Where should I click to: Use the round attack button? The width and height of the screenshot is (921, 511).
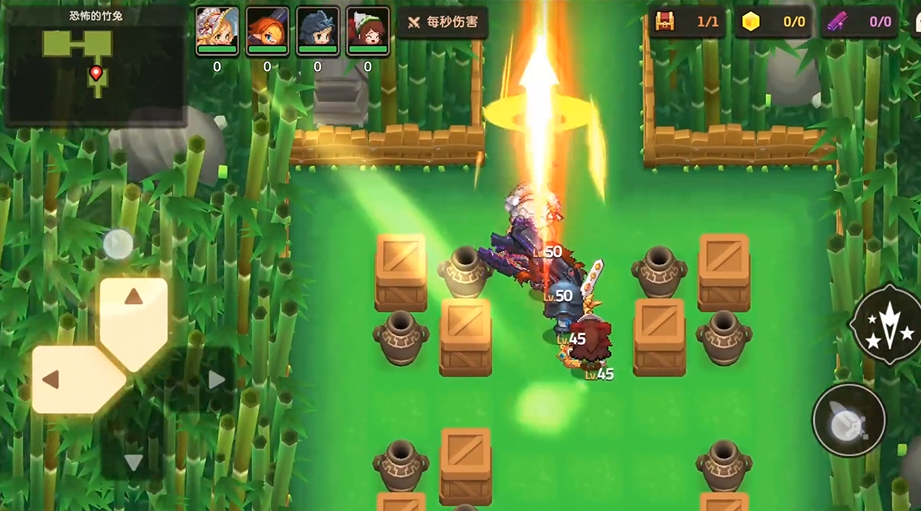848,420
